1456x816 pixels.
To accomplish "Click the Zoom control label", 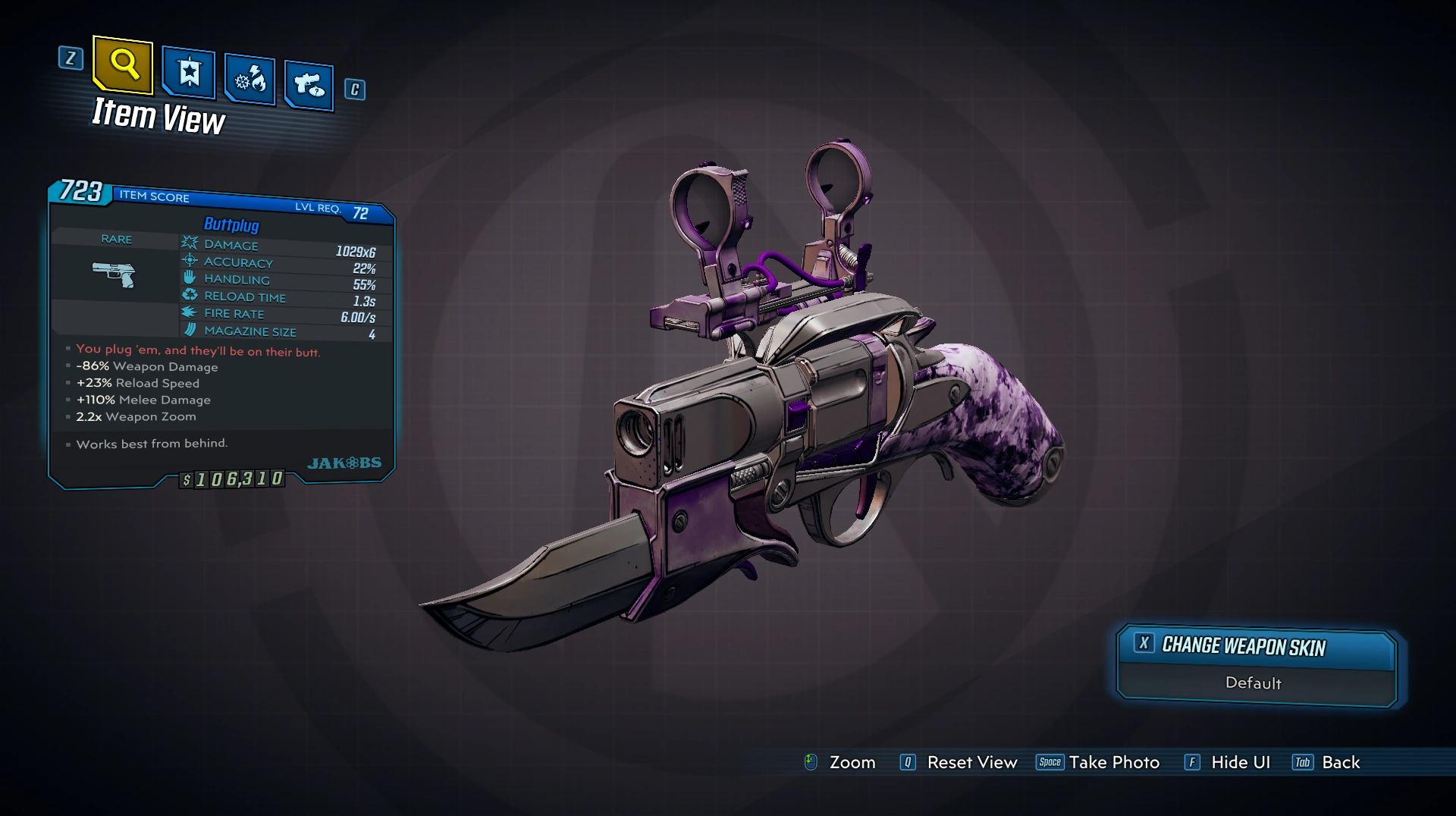I will [852, 763].
